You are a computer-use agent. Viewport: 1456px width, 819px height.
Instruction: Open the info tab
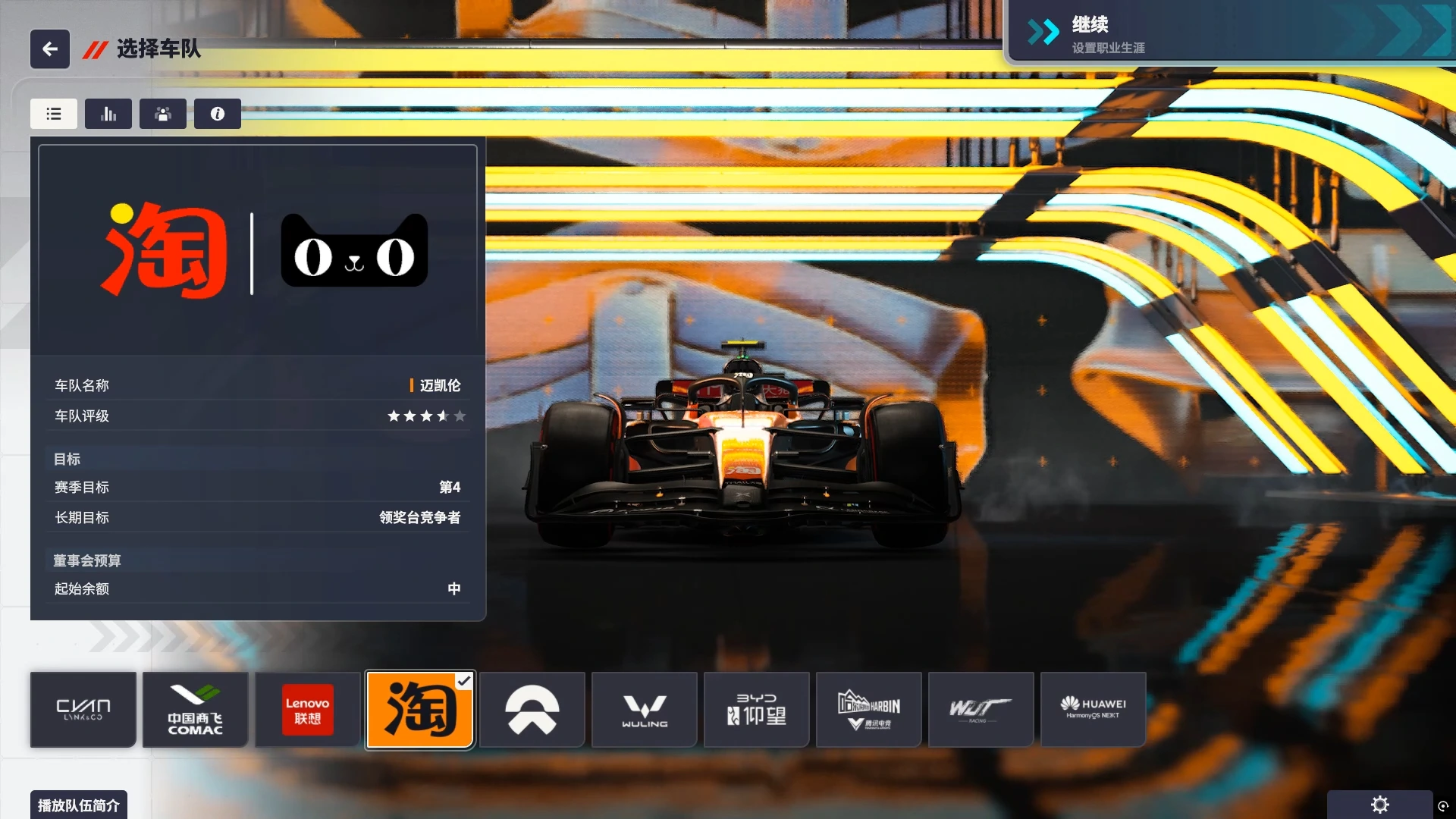click(x=218, y=114)
